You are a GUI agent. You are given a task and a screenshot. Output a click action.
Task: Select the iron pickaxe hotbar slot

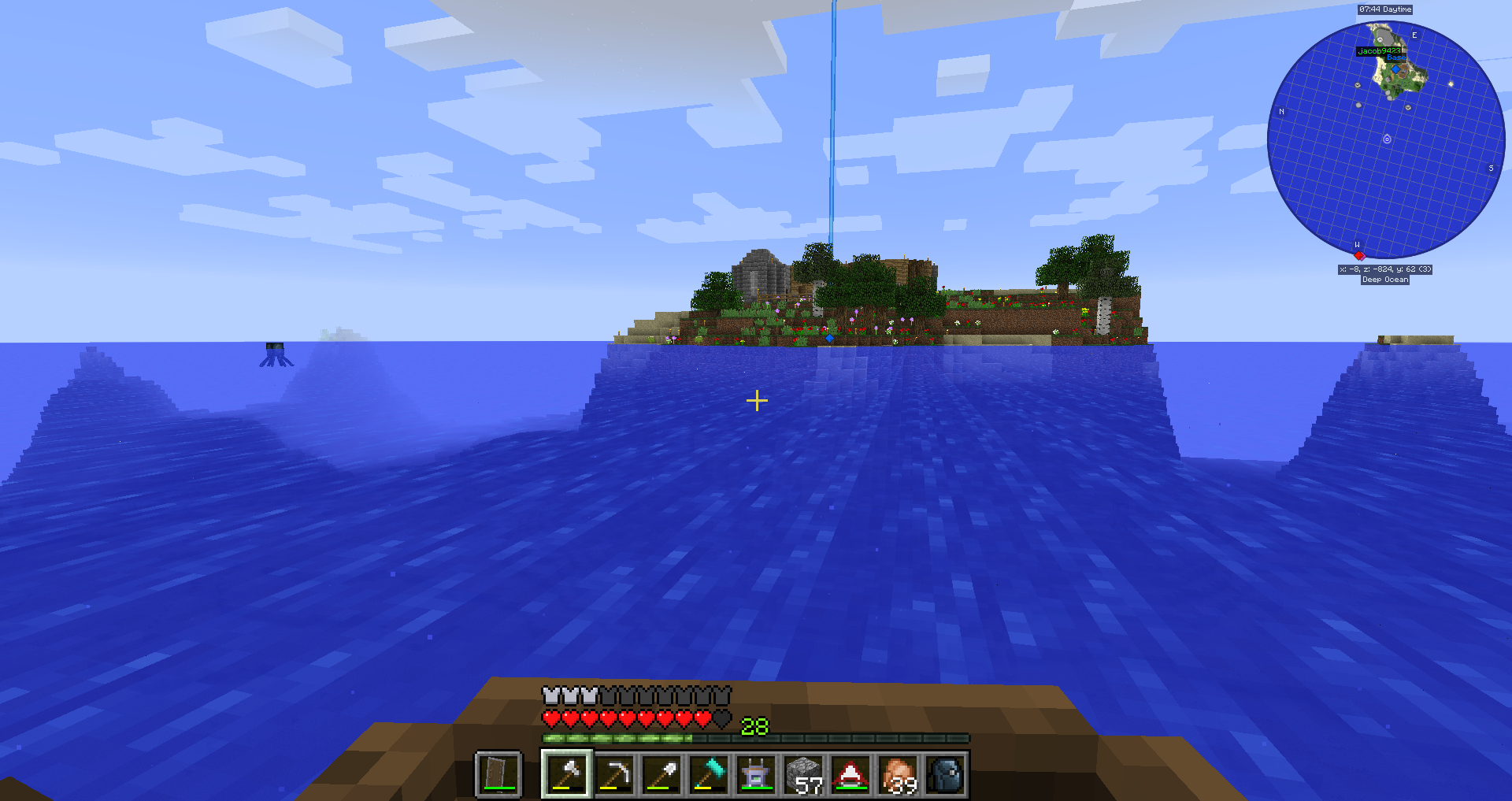tap(614, 774)
